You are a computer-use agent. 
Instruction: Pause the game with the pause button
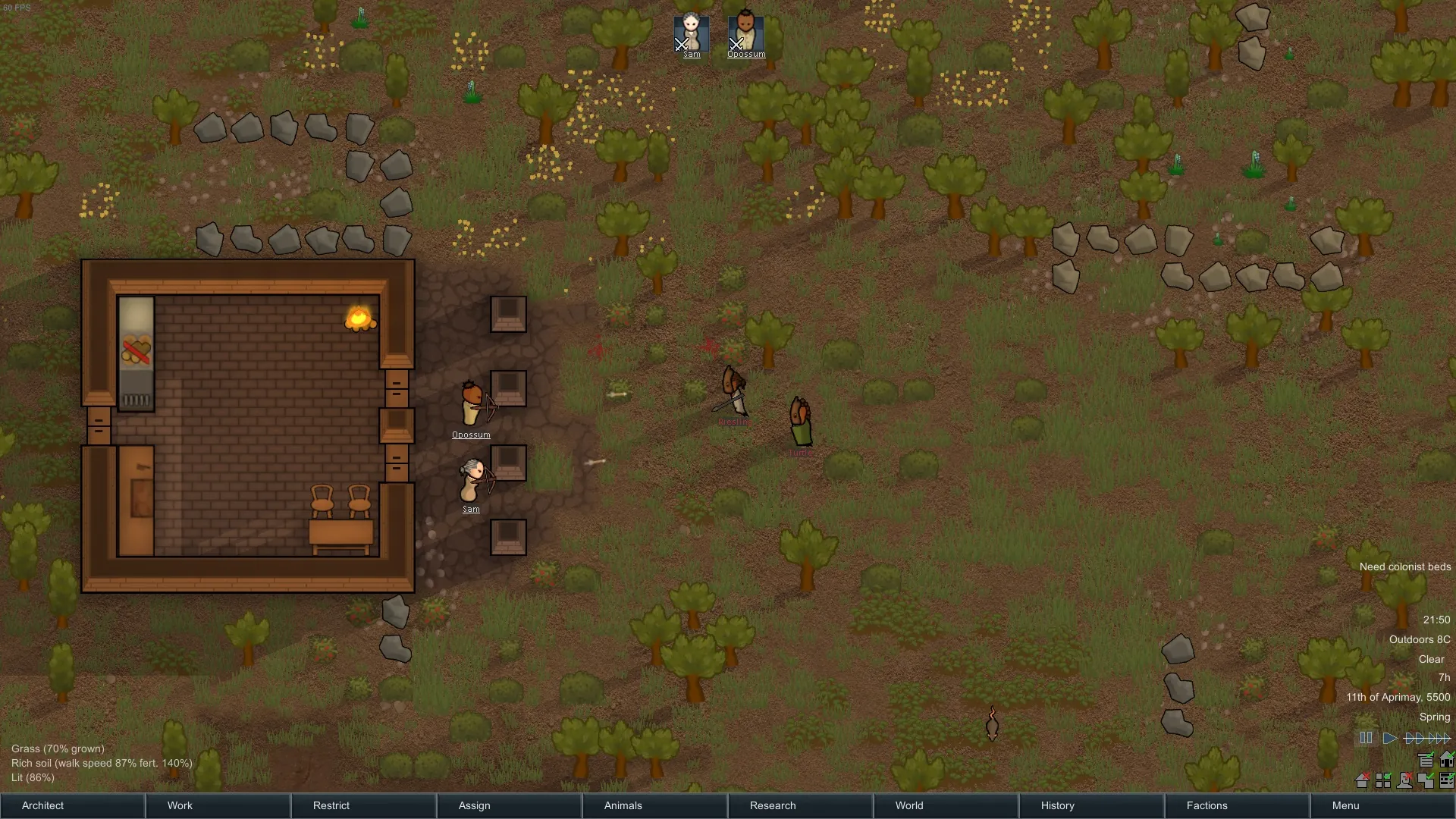click(x=1366, y=738)
